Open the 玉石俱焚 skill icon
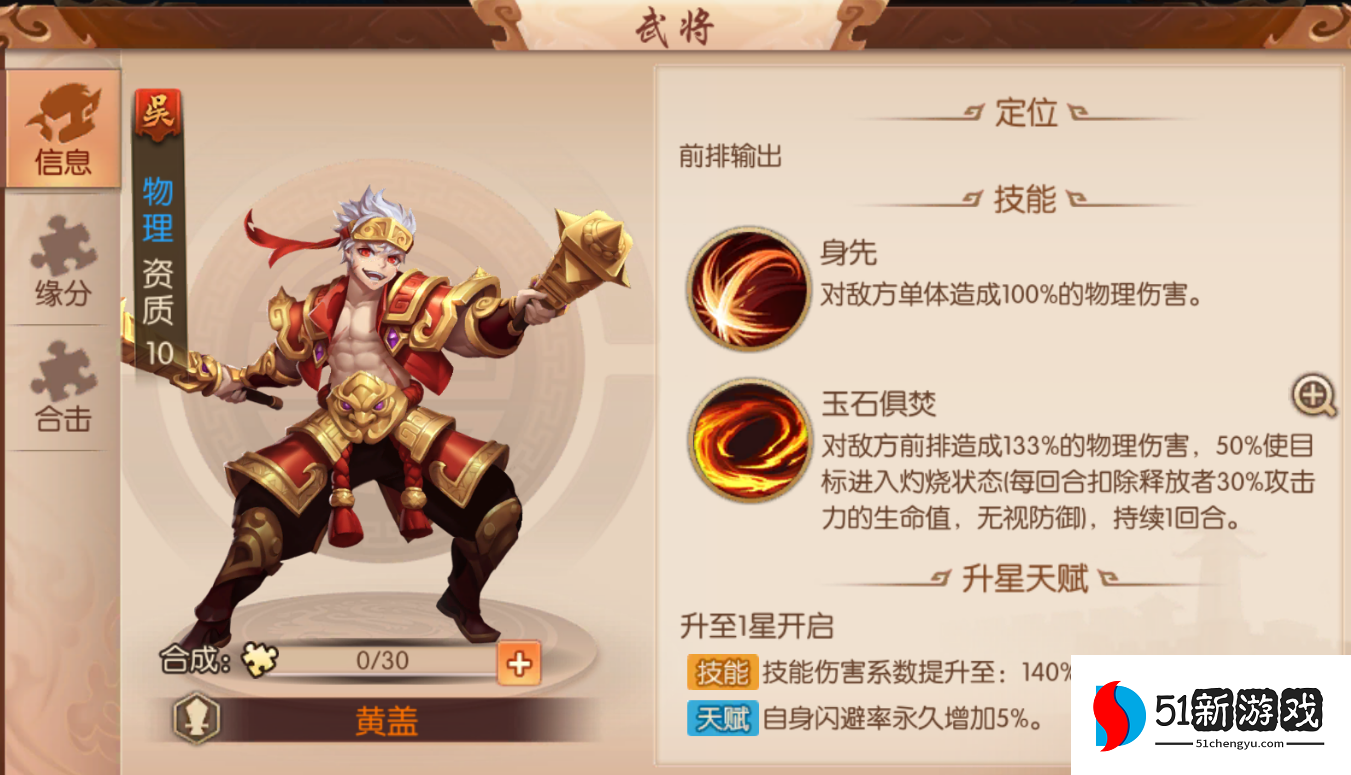 pyautogui.click(x=747, y=440)
